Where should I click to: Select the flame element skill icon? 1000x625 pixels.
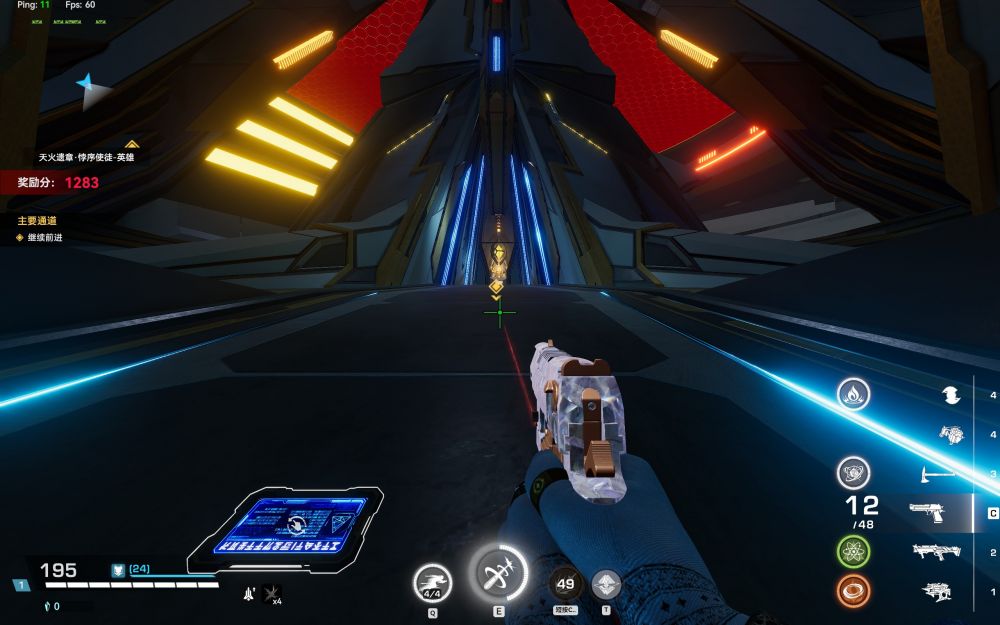(x=853, y=394)
